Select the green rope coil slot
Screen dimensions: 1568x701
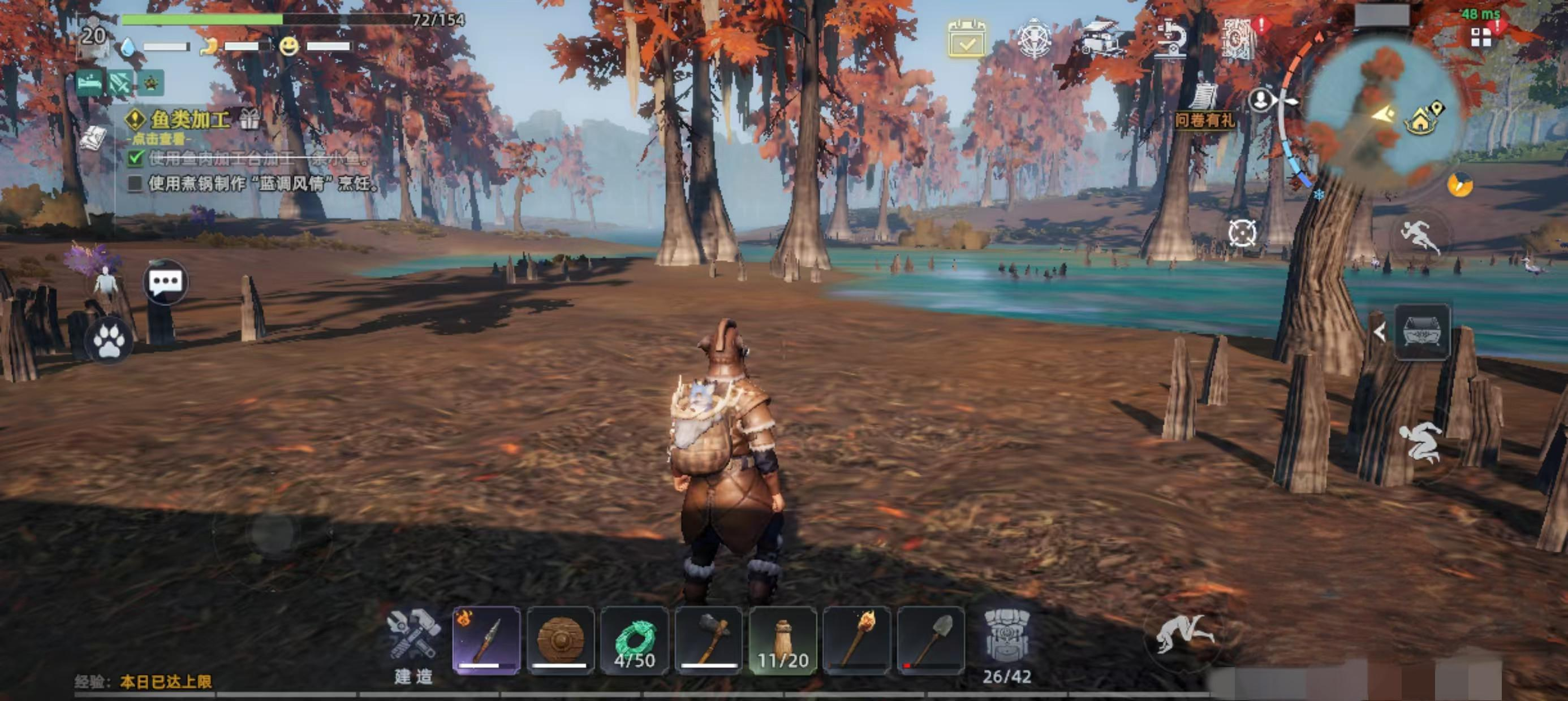tap(634, 640)
